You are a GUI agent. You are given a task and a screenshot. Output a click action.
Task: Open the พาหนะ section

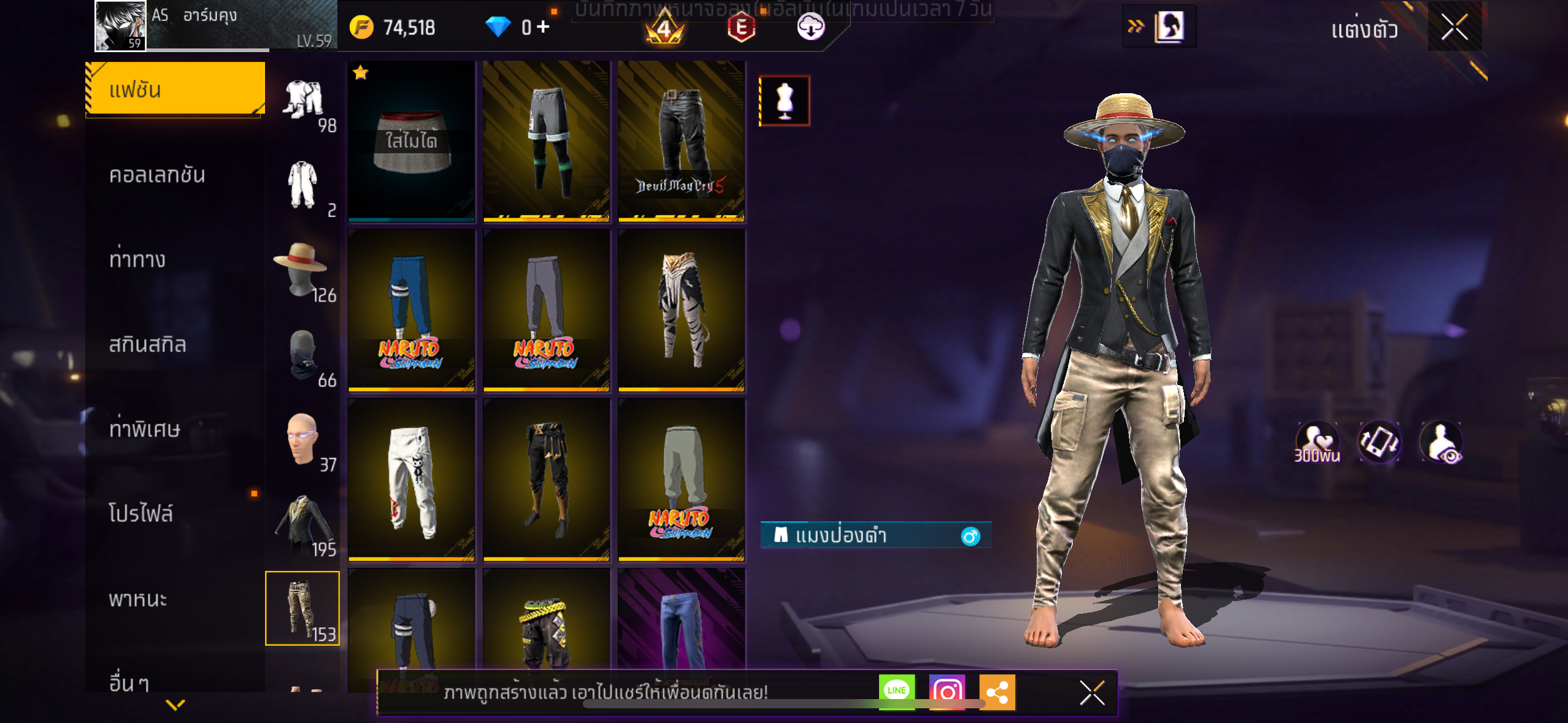click(138, 599)
